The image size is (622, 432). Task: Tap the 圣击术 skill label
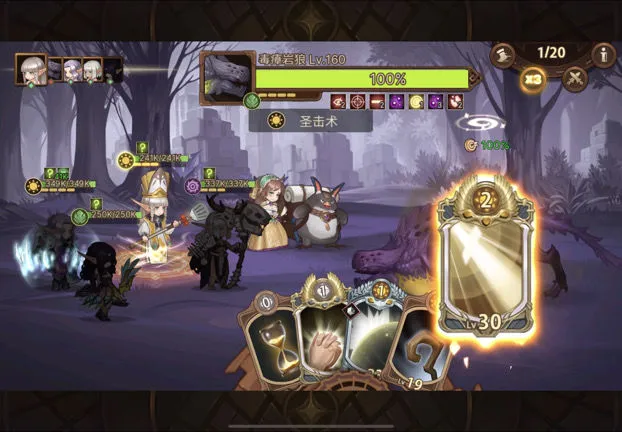[x=310, y=121]
